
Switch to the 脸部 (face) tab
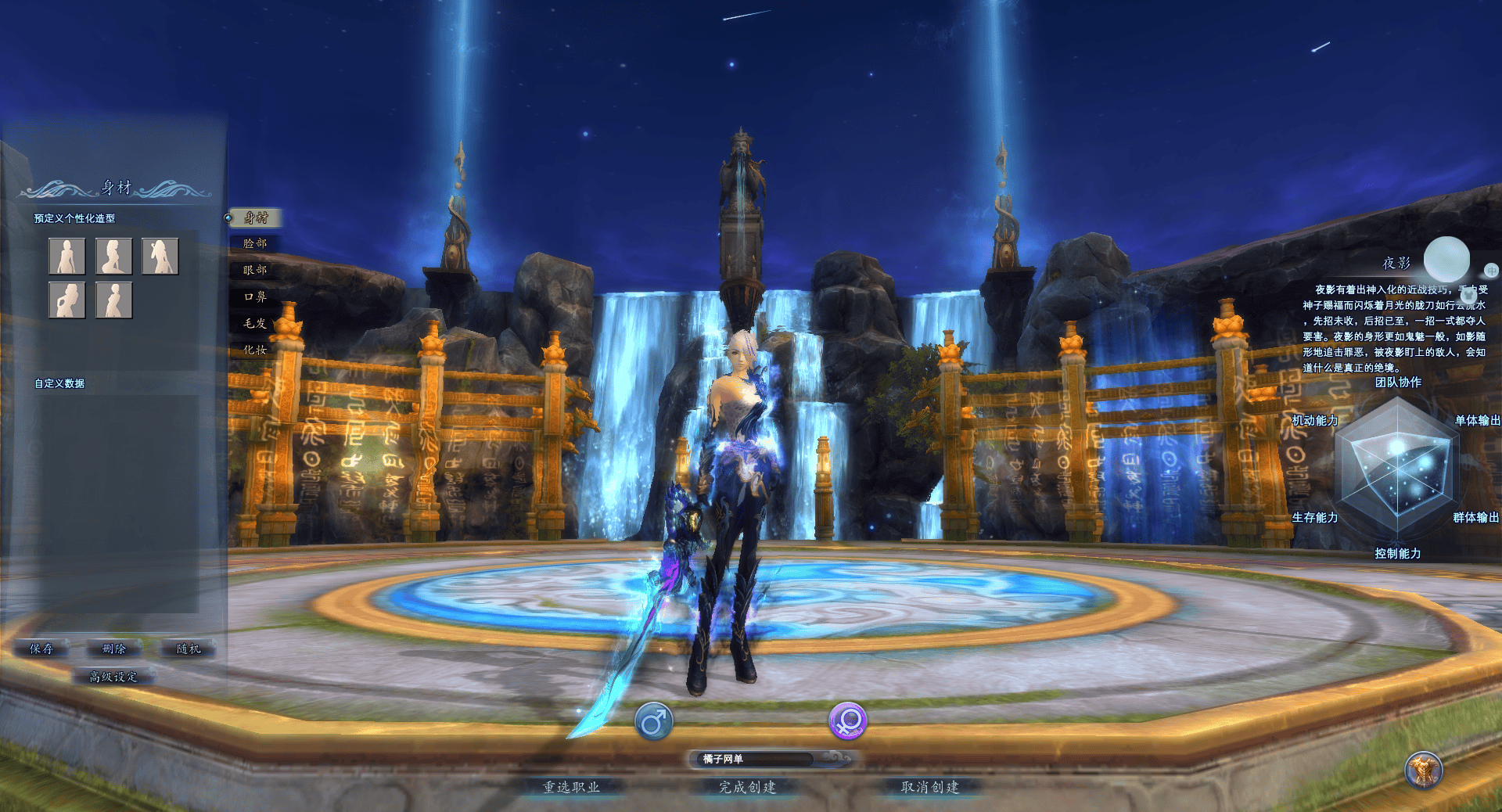pyautogui.click(x=255, y=244)
